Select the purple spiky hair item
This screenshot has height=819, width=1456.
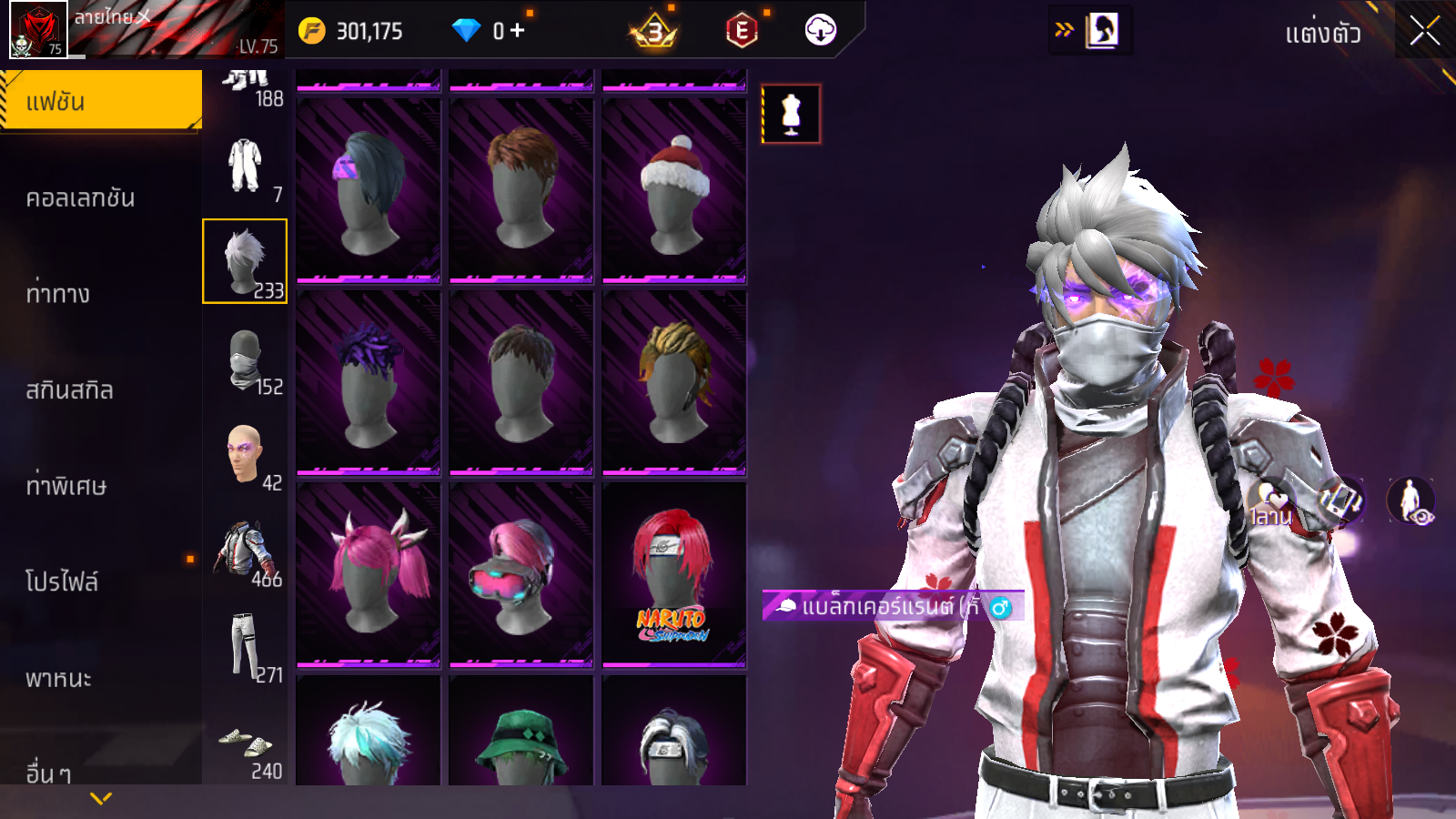click(369, 382)
